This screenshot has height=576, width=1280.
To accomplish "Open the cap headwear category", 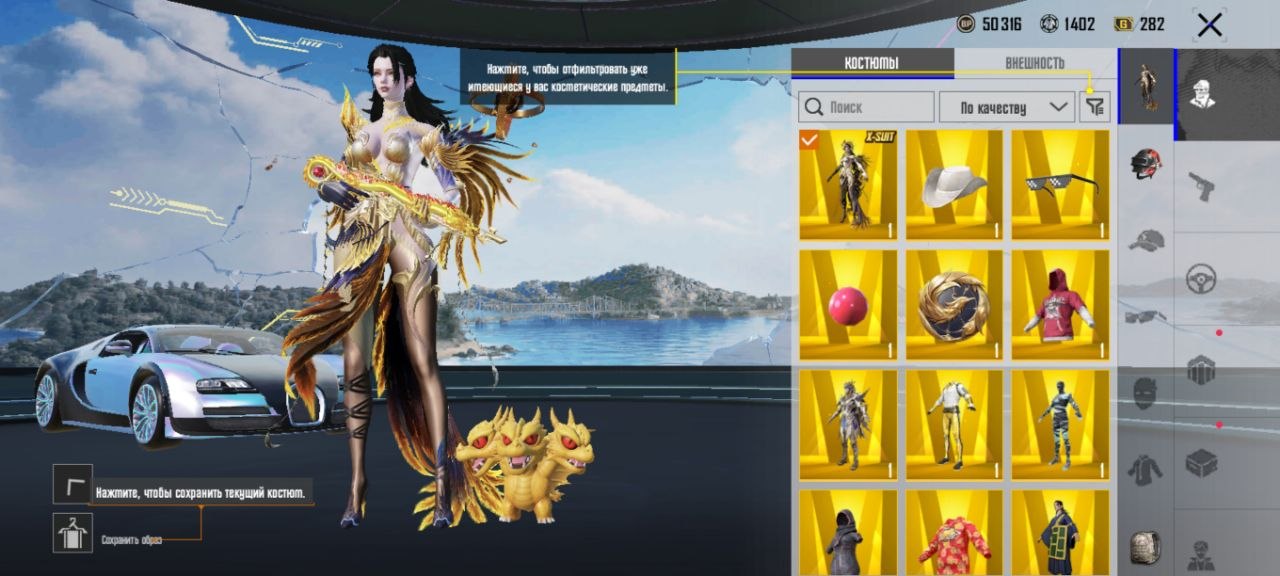I will [1146, 240].
